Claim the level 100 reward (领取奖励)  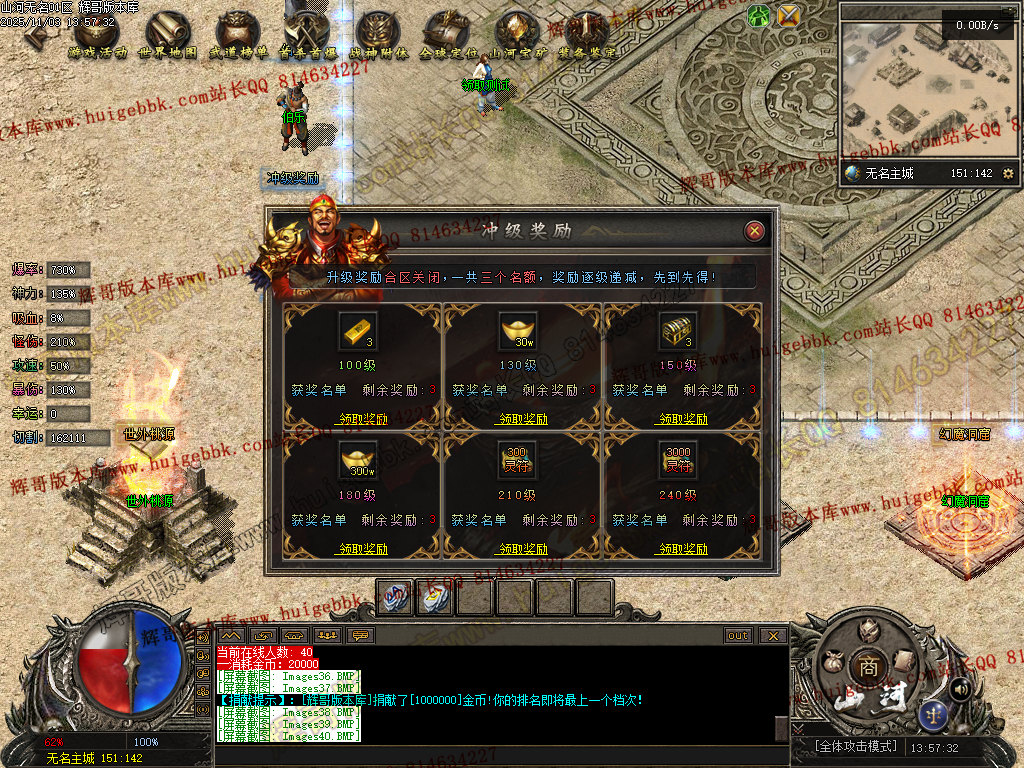[x=362, y=419]
